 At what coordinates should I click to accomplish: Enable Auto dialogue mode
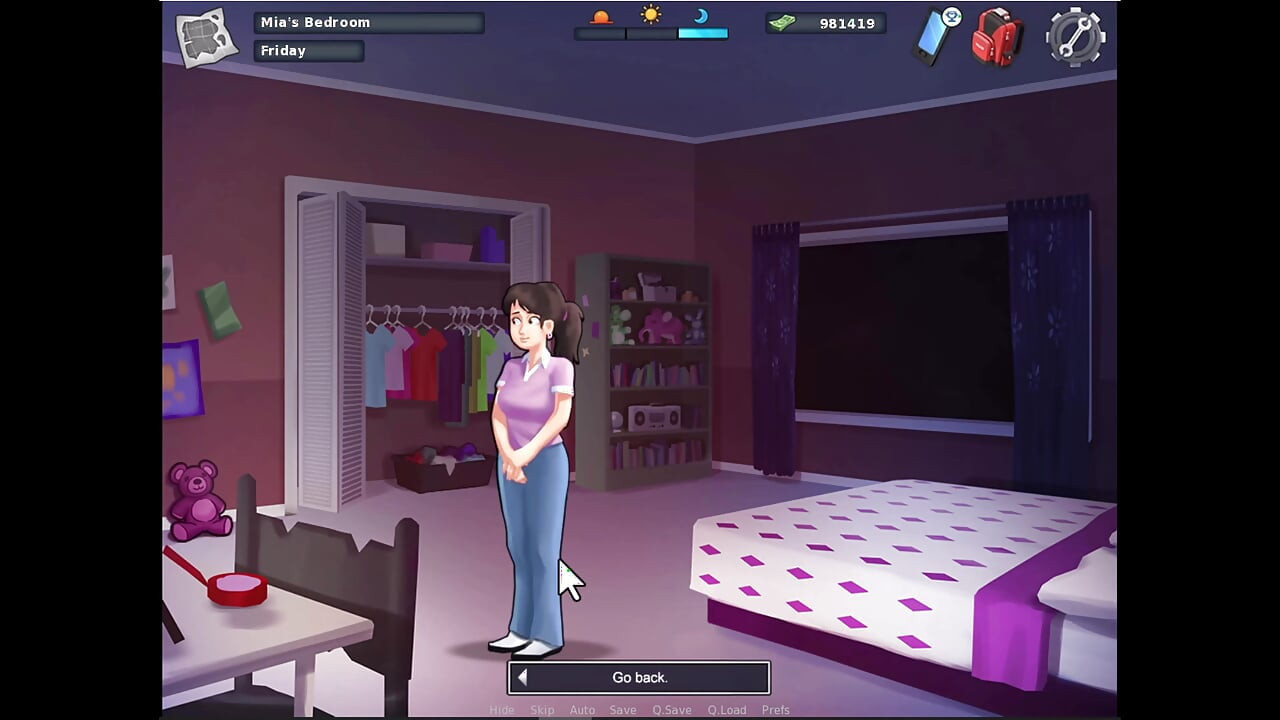(583, 709)
